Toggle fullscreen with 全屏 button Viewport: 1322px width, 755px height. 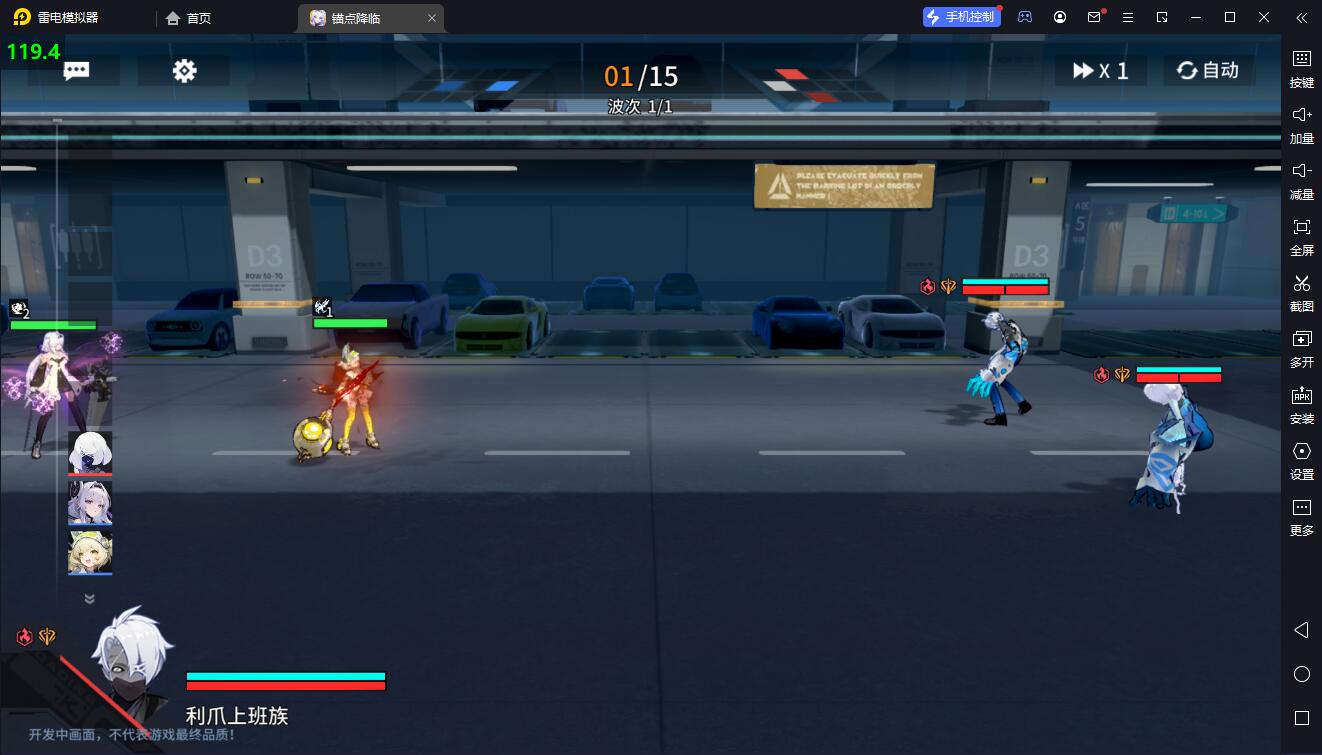[1301, 235]
